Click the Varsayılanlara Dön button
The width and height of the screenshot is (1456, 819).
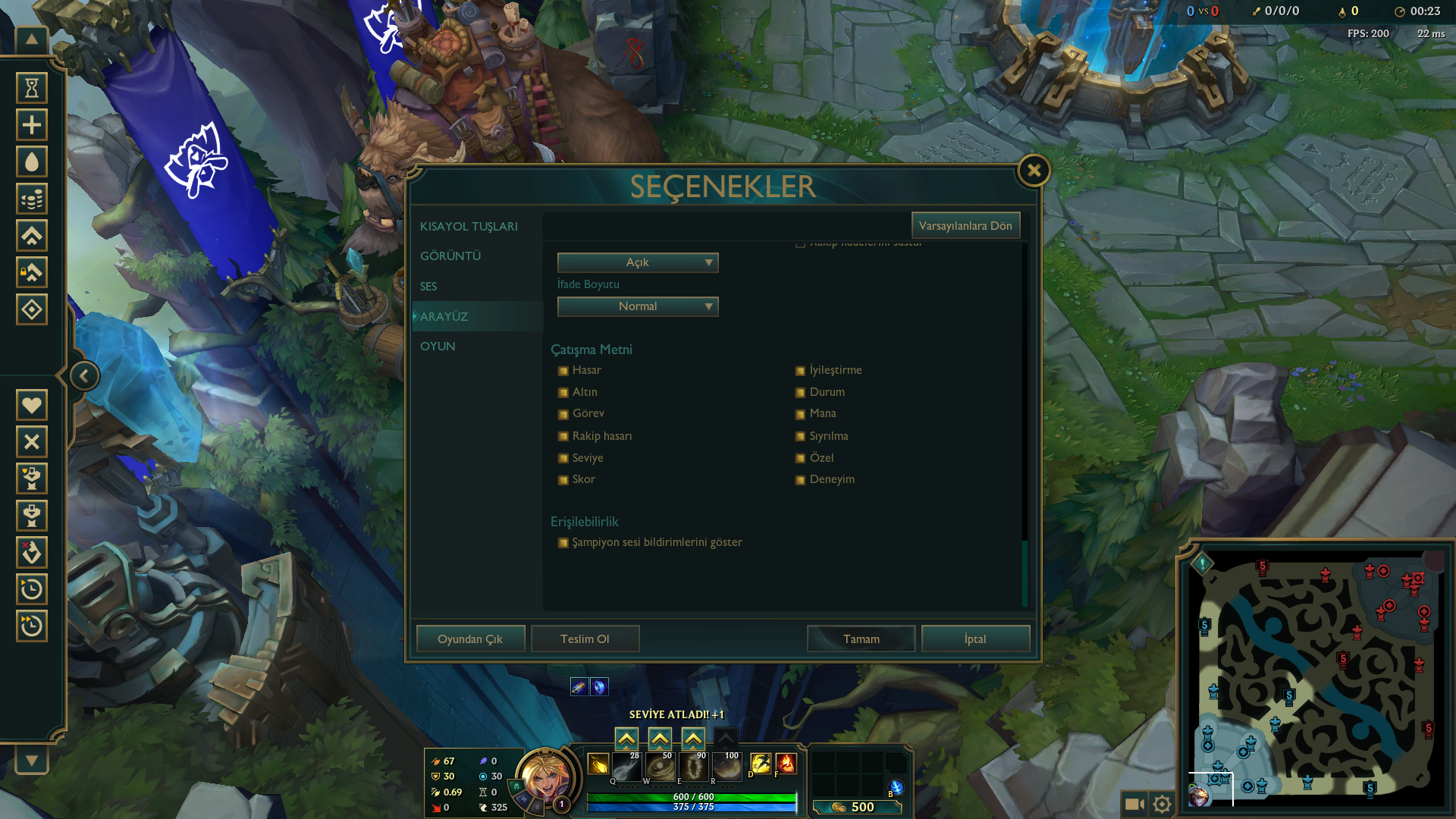tap(965, 226)
